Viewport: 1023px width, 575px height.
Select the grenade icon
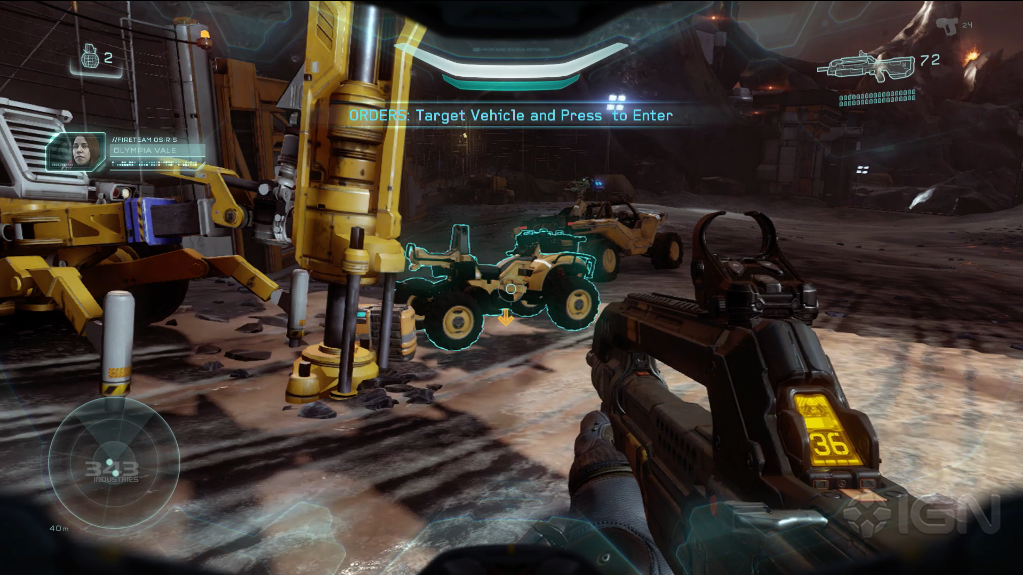[x=88, y=59]
